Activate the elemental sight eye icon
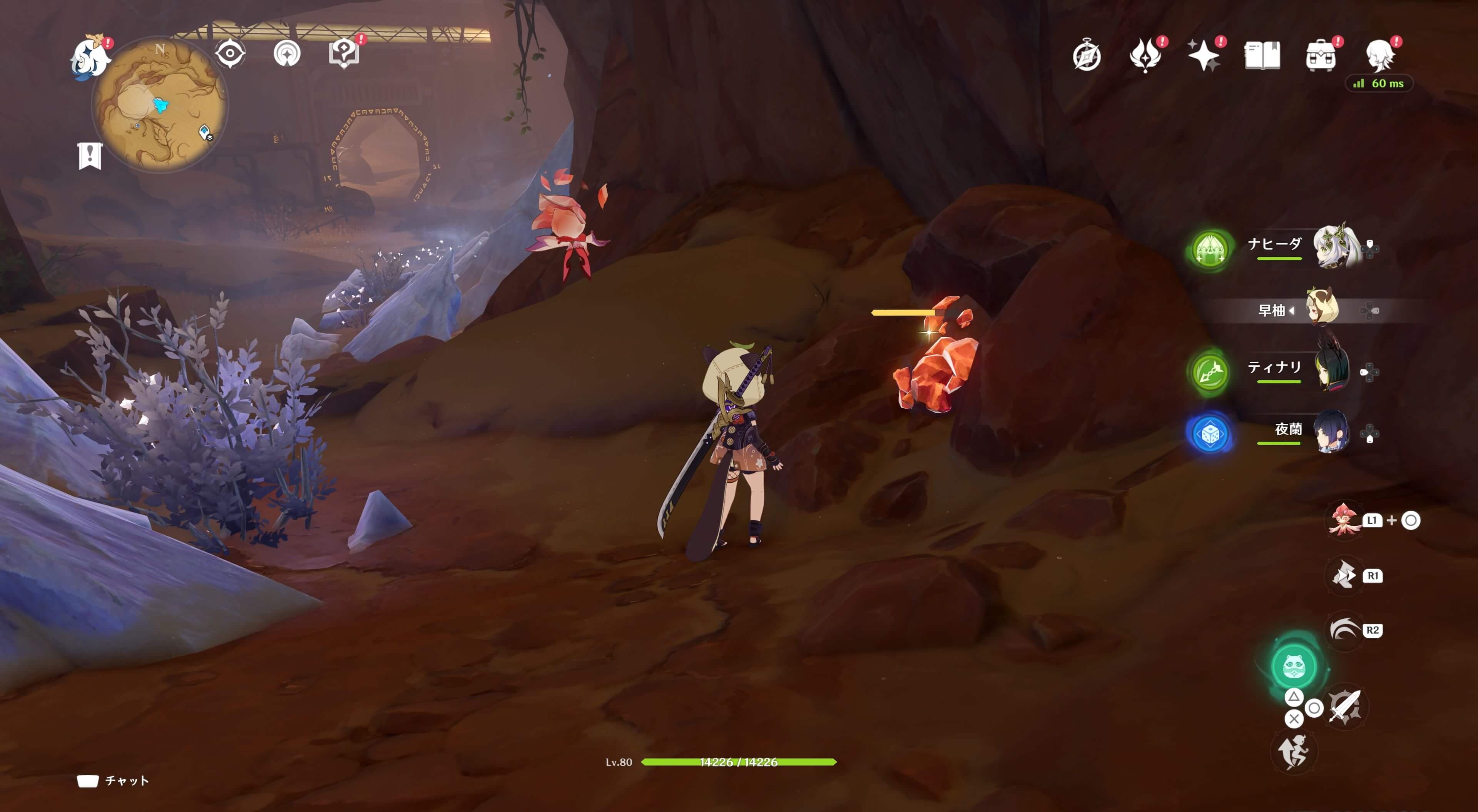Viewport: 1478px width, 812px height. [230, 53]
